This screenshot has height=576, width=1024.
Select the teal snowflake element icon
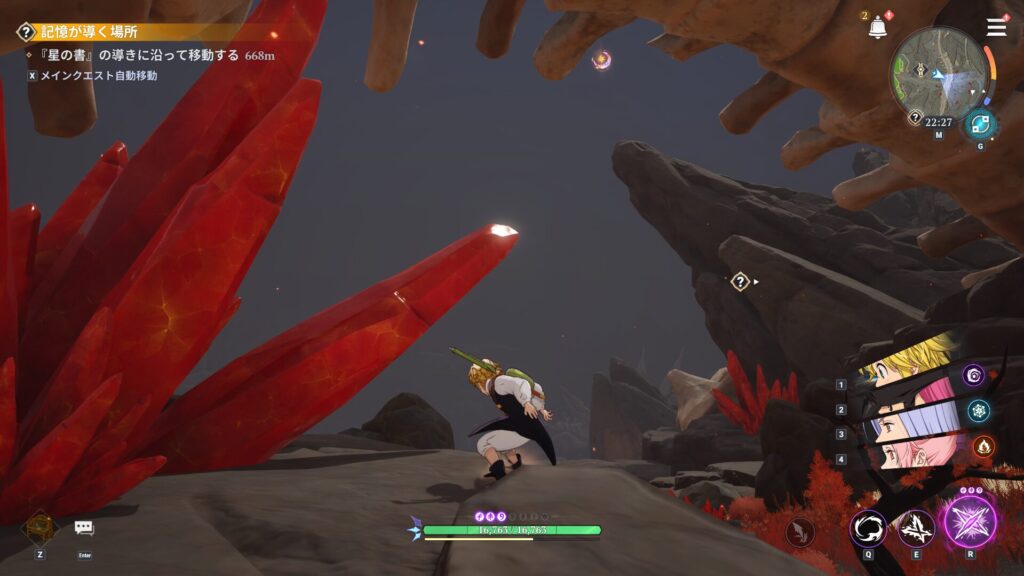[978, 410]
